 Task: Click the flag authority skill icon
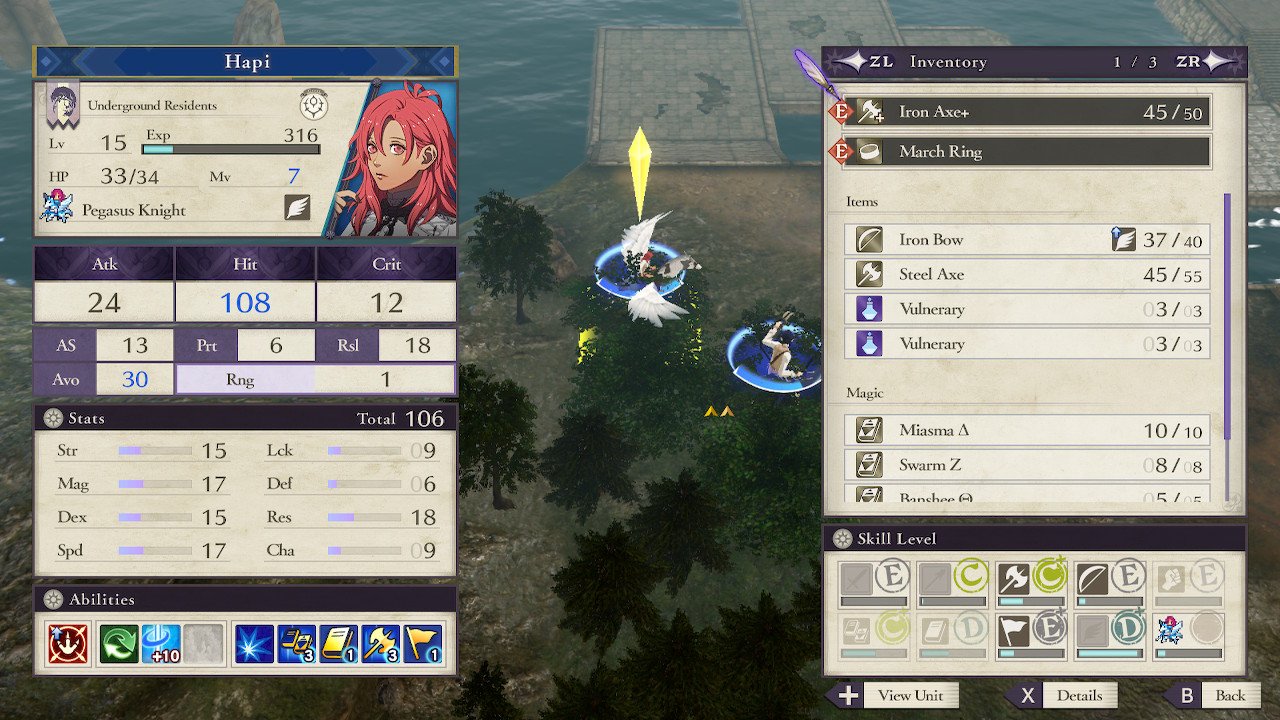tap(1013, 630)
